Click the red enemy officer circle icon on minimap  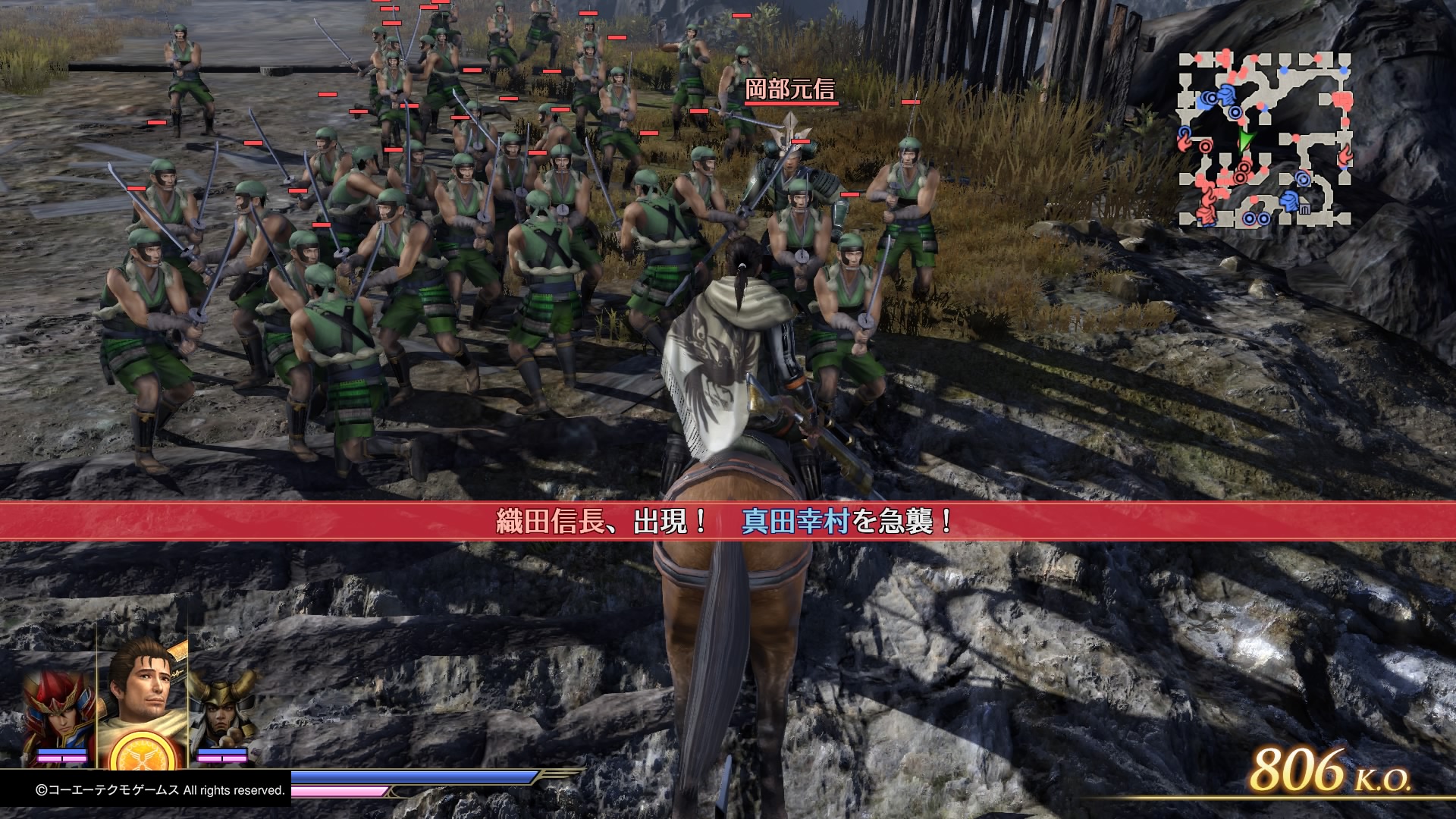(x=1204, y=146)
